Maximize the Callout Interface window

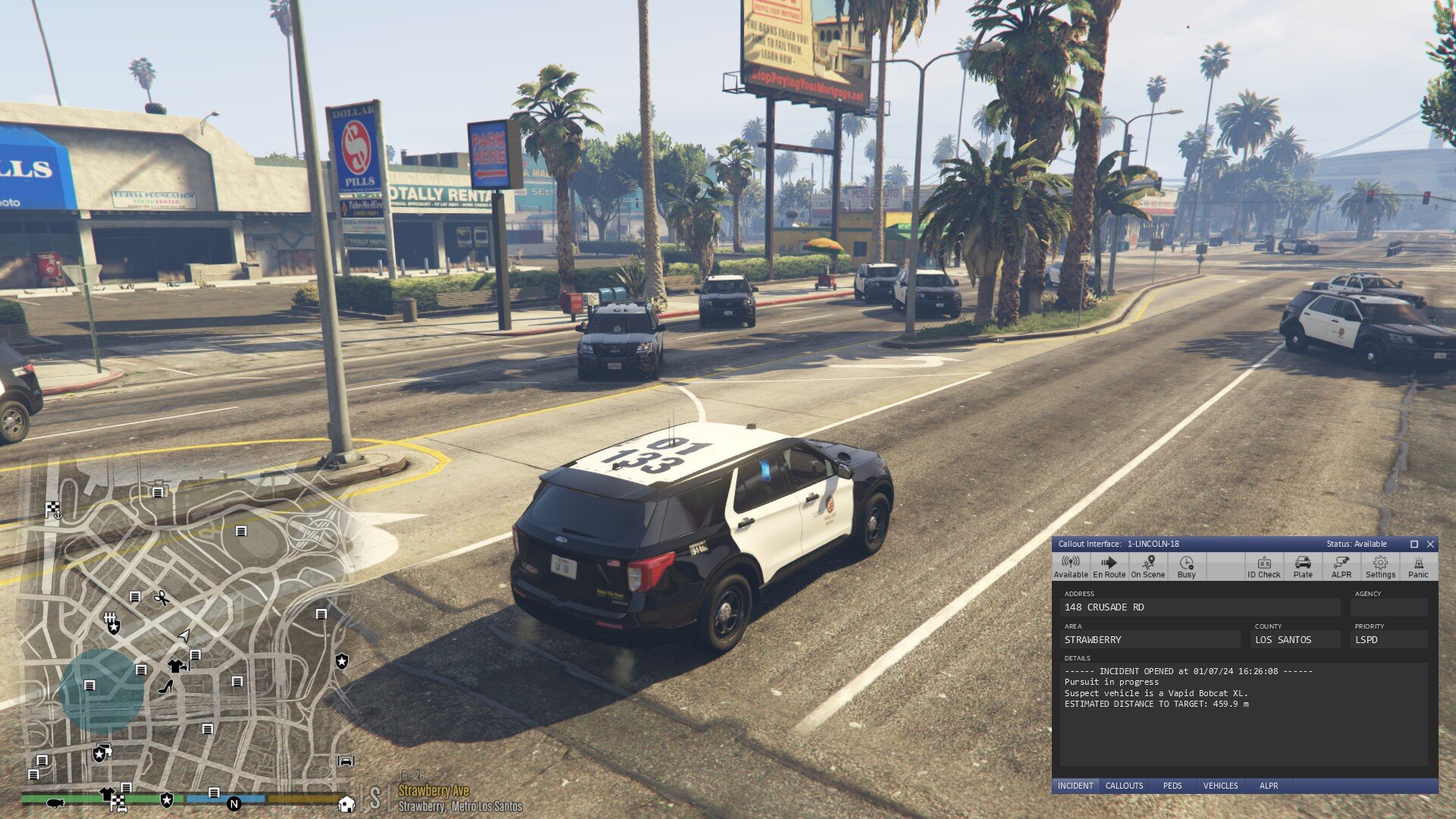[1414, 544]
